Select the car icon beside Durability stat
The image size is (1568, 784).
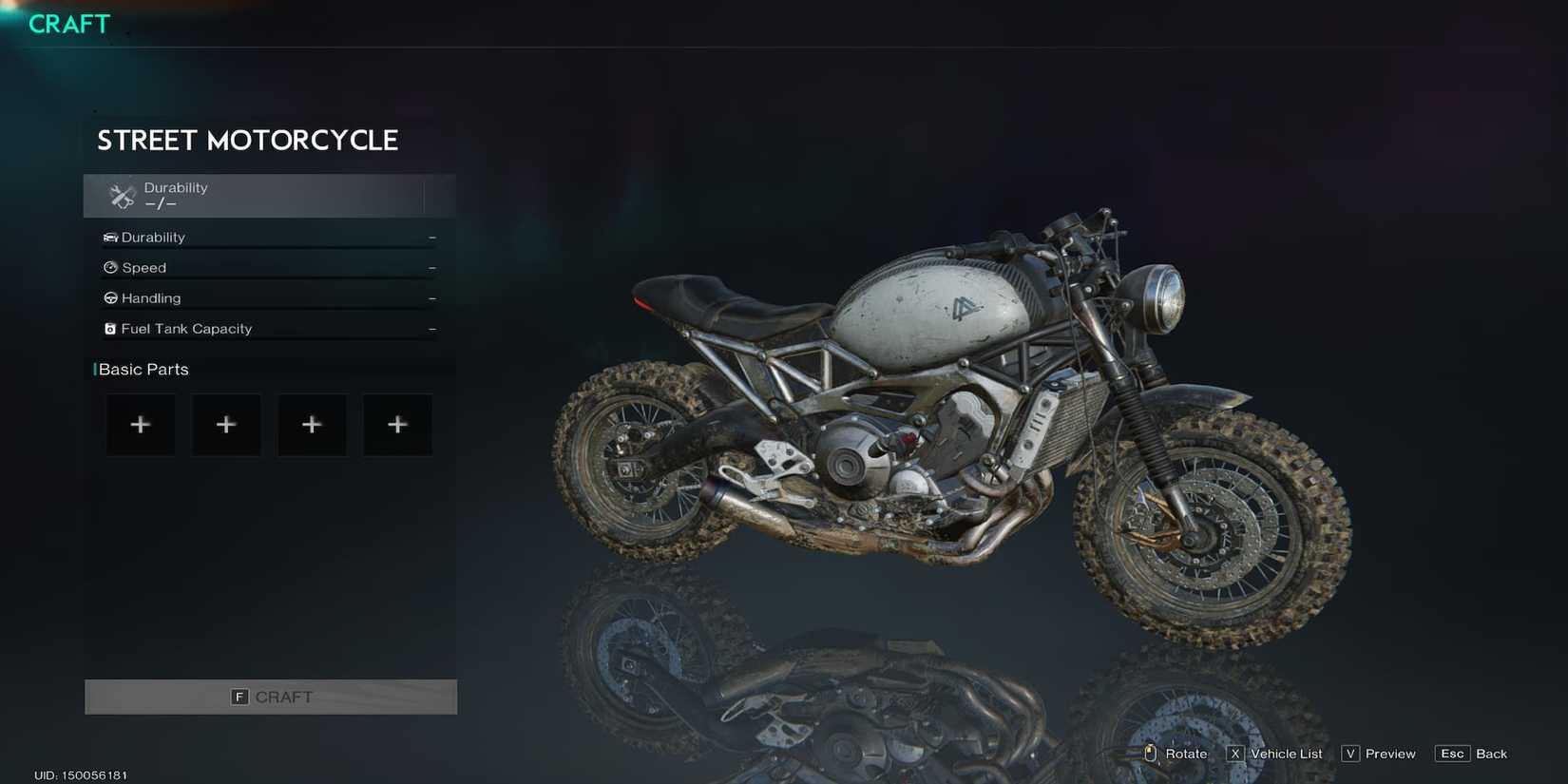pos(109,237)
